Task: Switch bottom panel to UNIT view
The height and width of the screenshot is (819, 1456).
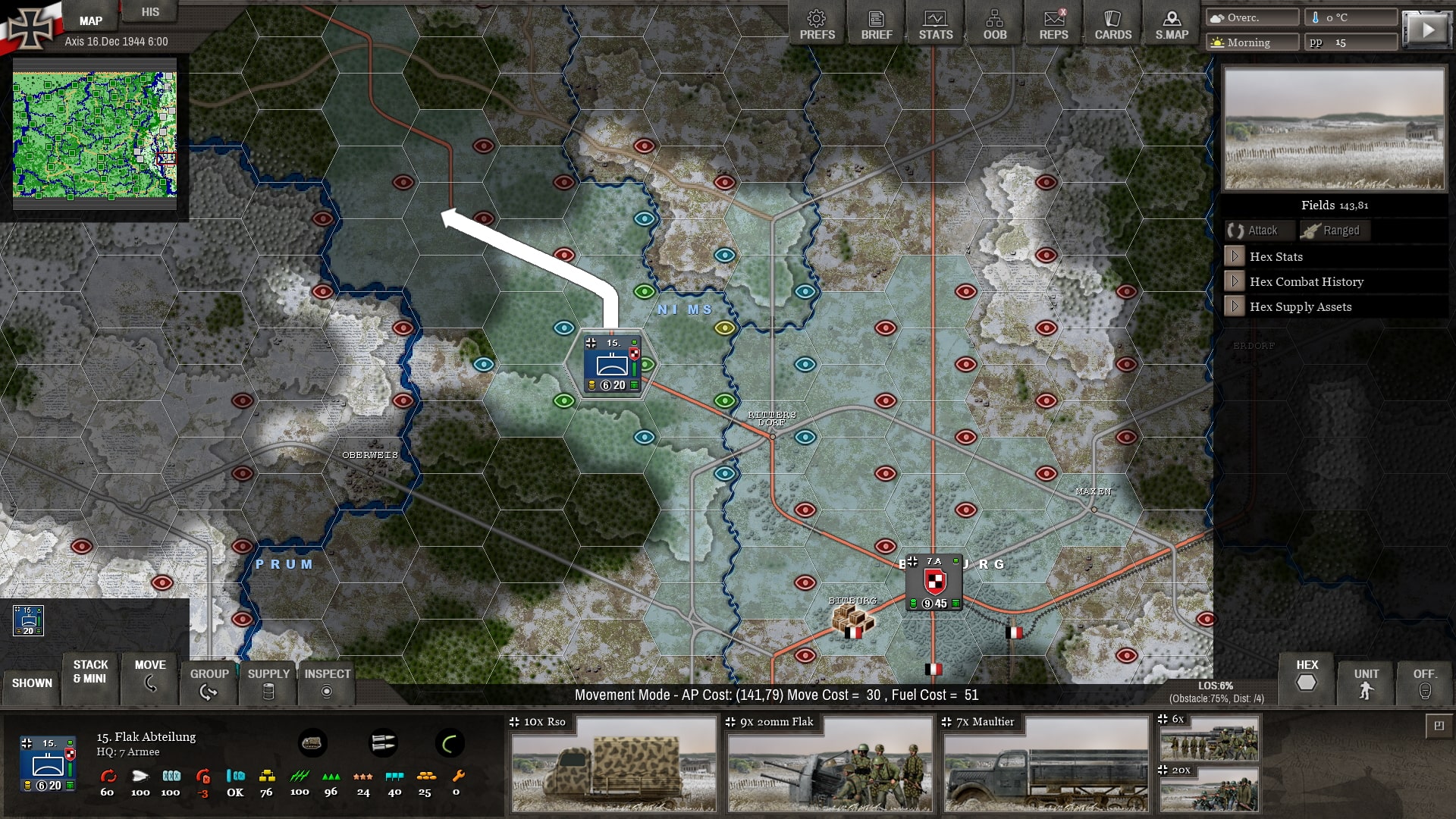Action: [x=1366, y=682]
